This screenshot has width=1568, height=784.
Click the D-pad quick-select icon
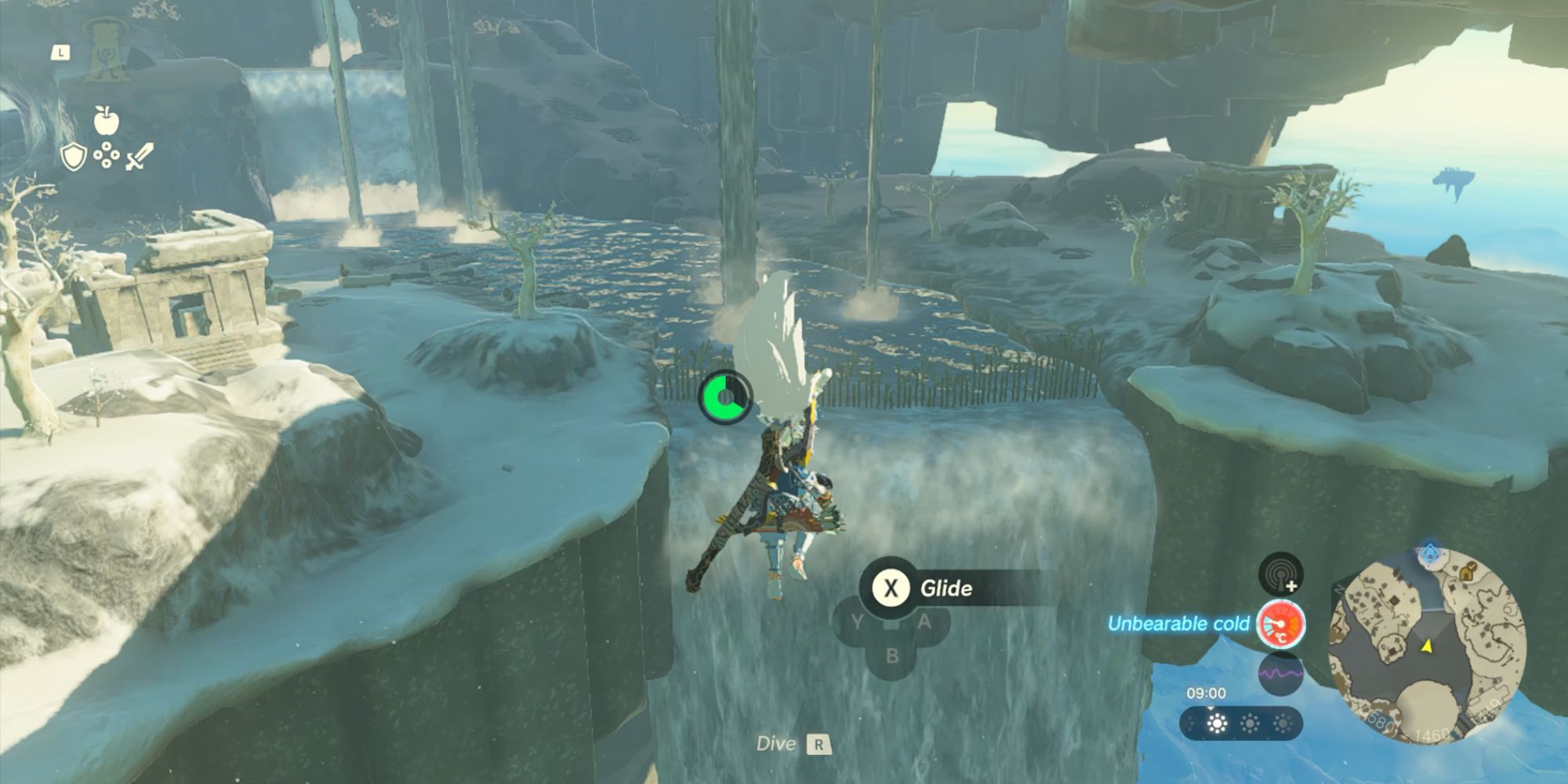(x=107, y=154)
